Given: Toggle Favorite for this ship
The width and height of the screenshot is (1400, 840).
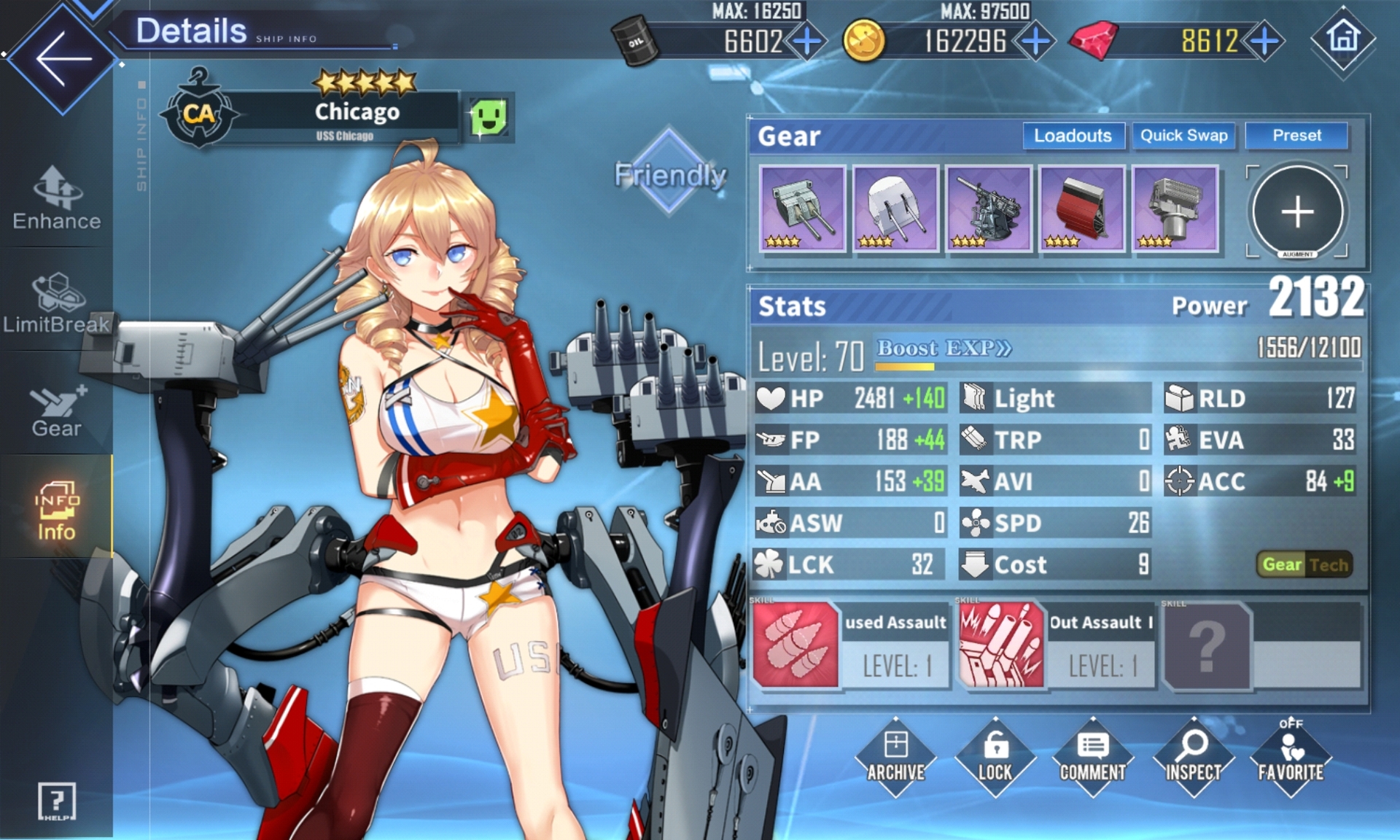Looking at the screenshot, I should (1291, 757).
